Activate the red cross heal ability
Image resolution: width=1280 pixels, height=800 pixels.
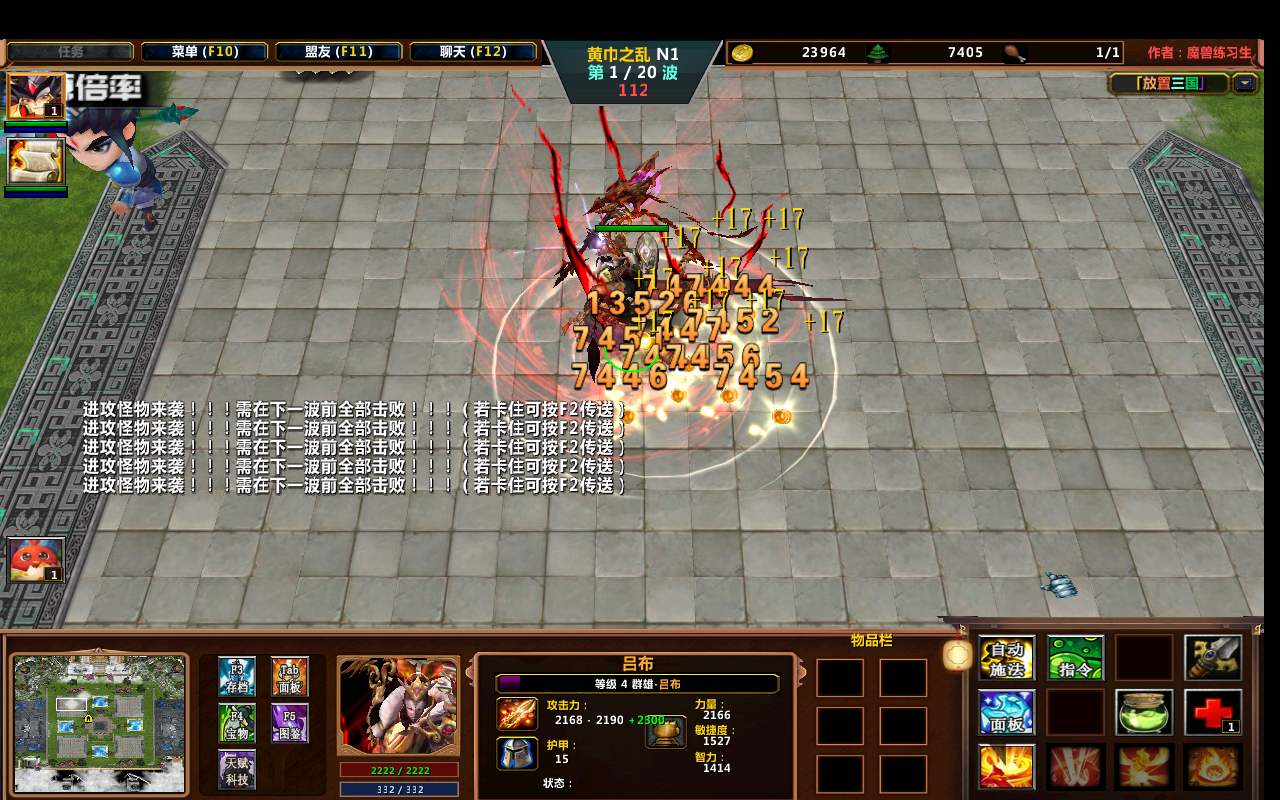click(1213, 712)
